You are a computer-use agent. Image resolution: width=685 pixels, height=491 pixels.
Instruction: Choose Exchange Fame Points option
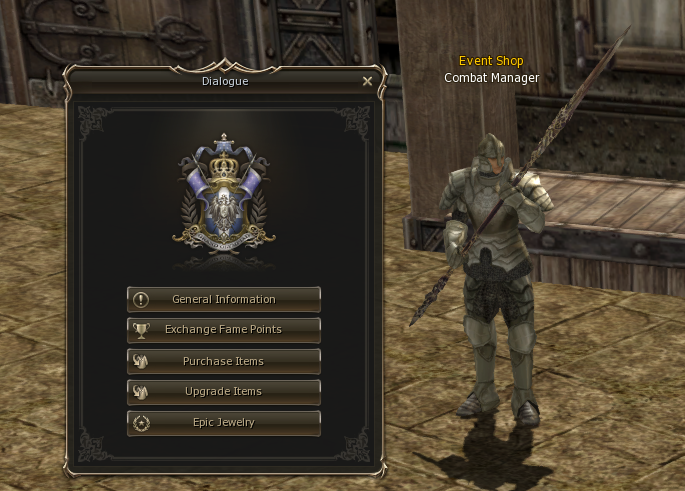(224, 330)
